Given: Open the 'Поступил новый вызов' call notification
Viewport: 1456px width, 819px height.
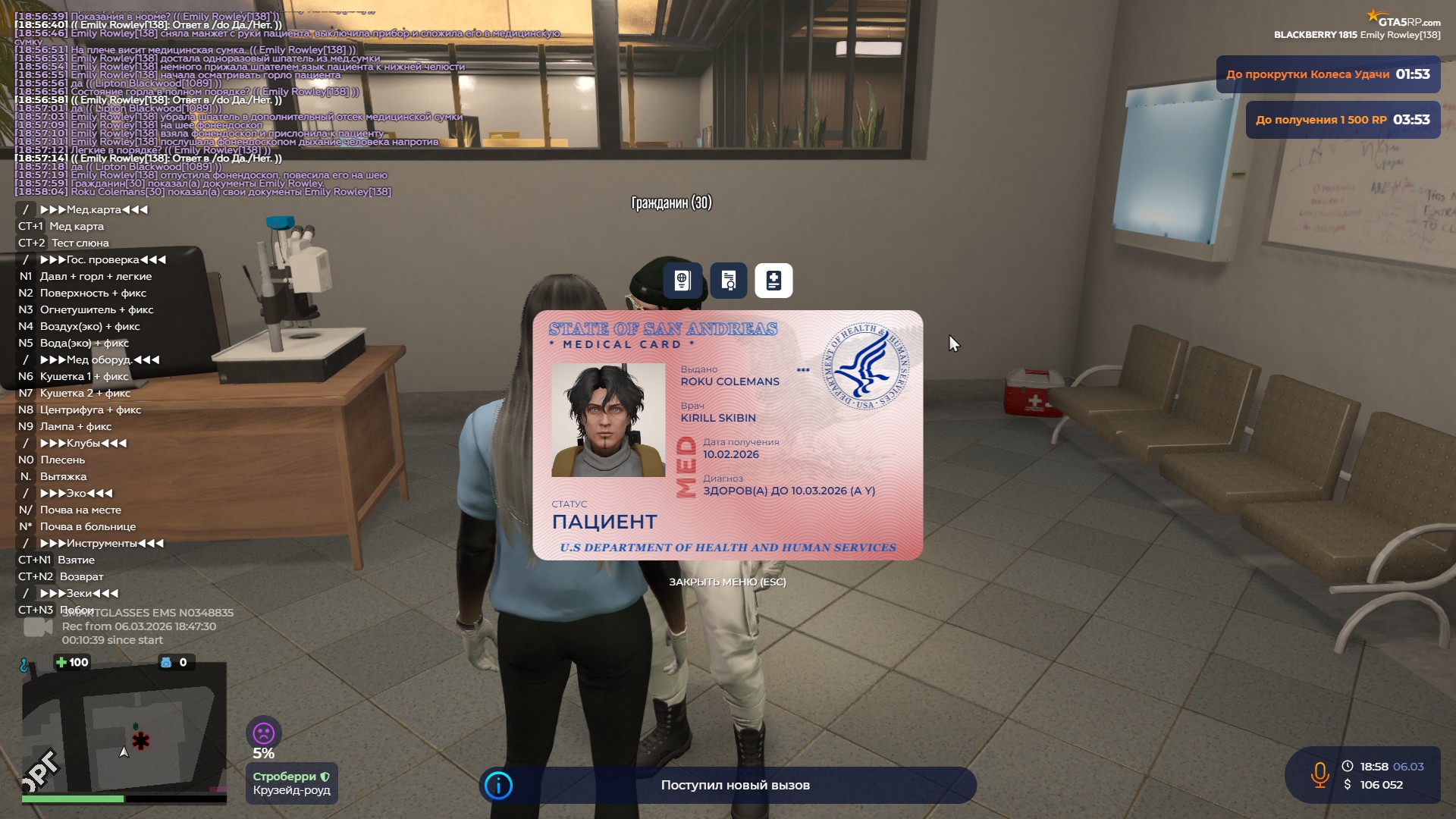Looking at the screenshot, I should 735,785.
